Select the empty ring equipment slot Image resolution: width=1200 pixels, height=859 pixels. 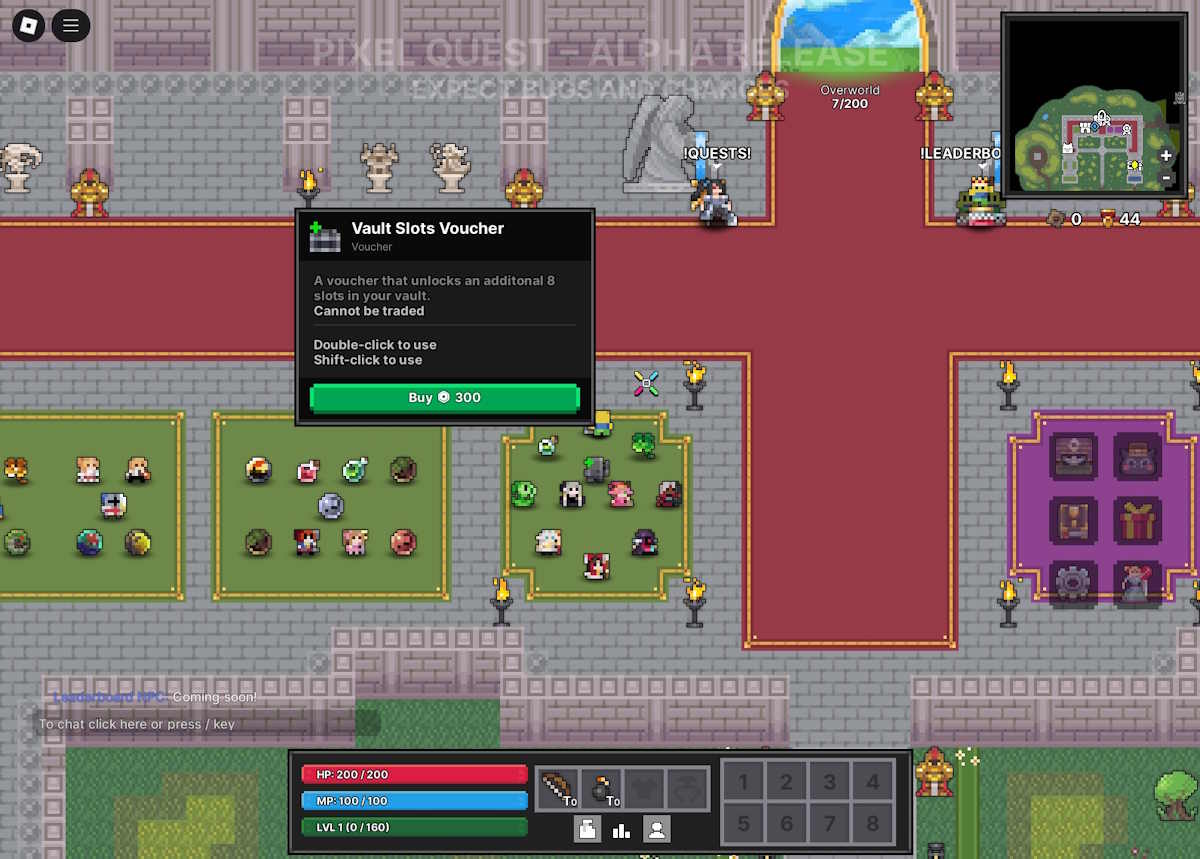pos(688,788)
